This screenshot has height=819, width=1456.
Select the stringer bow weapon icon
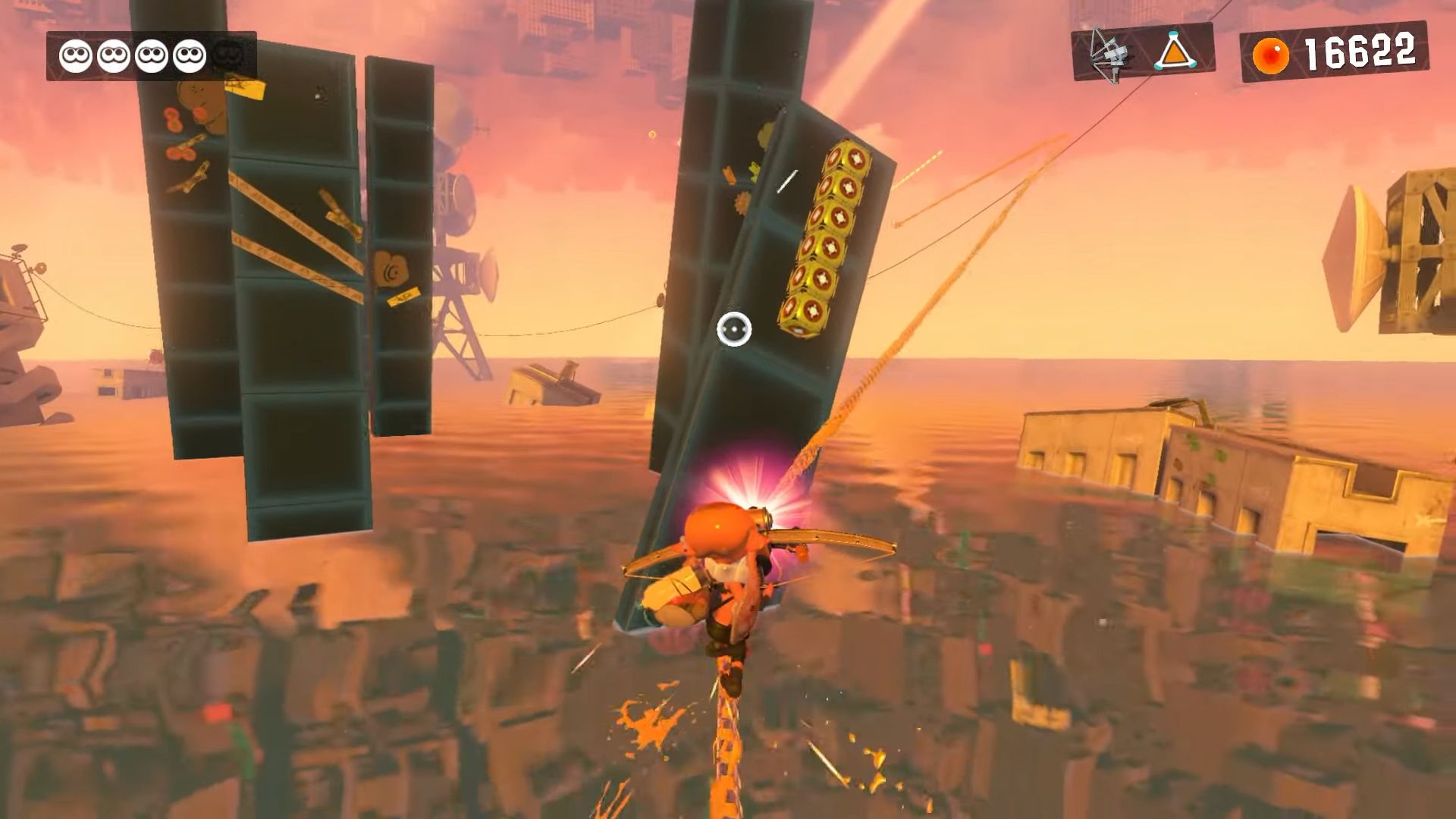tap(1109, 53)
